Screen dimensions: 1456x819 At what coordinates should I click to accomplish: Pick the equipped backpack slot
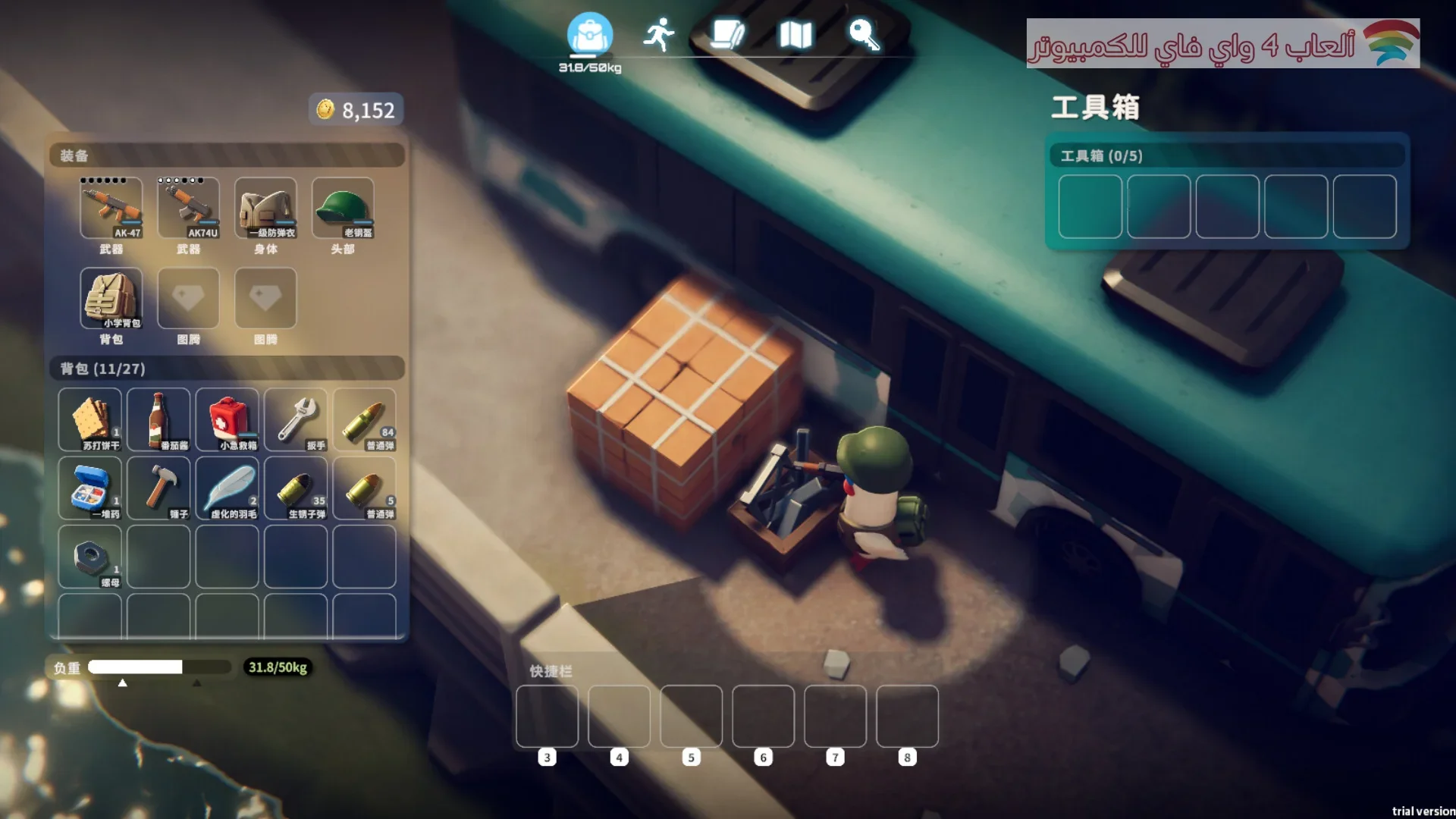[x=111, y=298]
